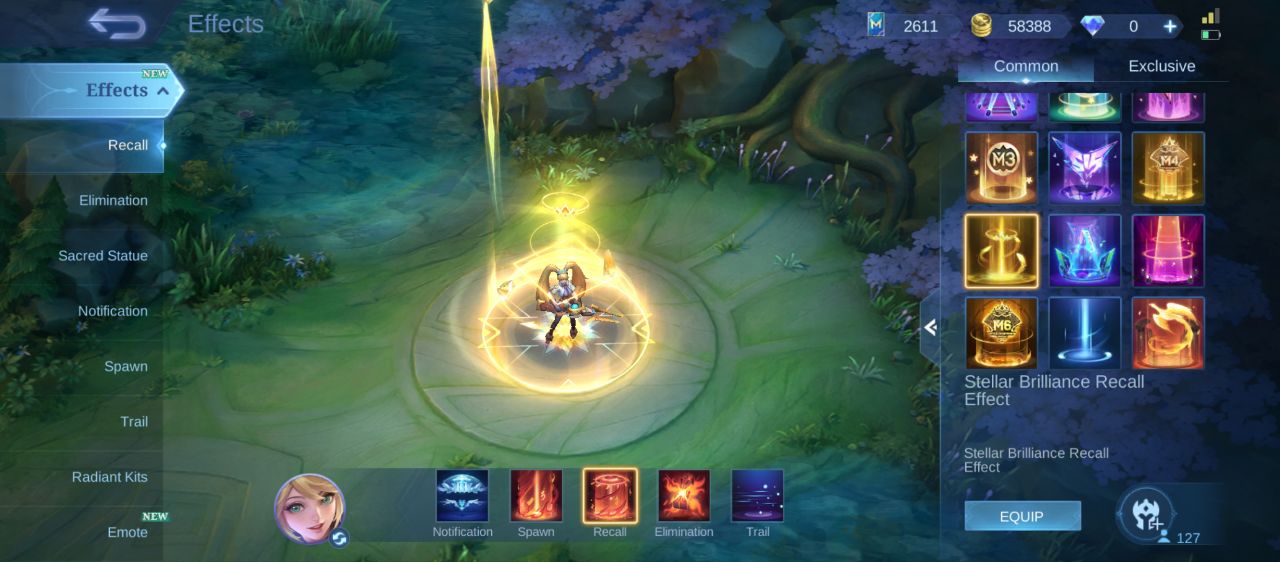Equip the Stellar Brilliance Recall Effect
The image size is (1280, 562).
point(1022,516)
